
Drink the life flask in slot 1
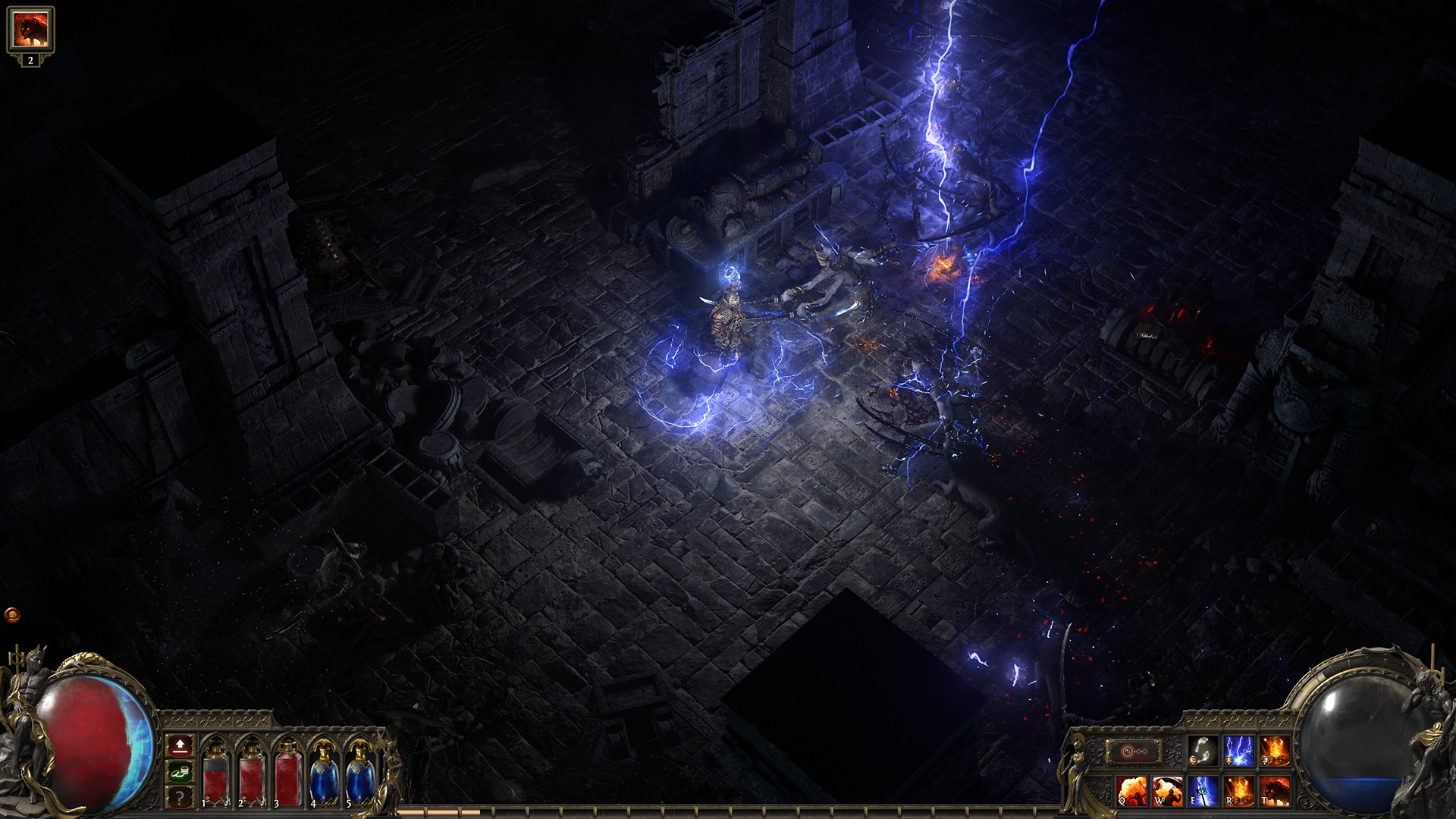click(217, 778)
